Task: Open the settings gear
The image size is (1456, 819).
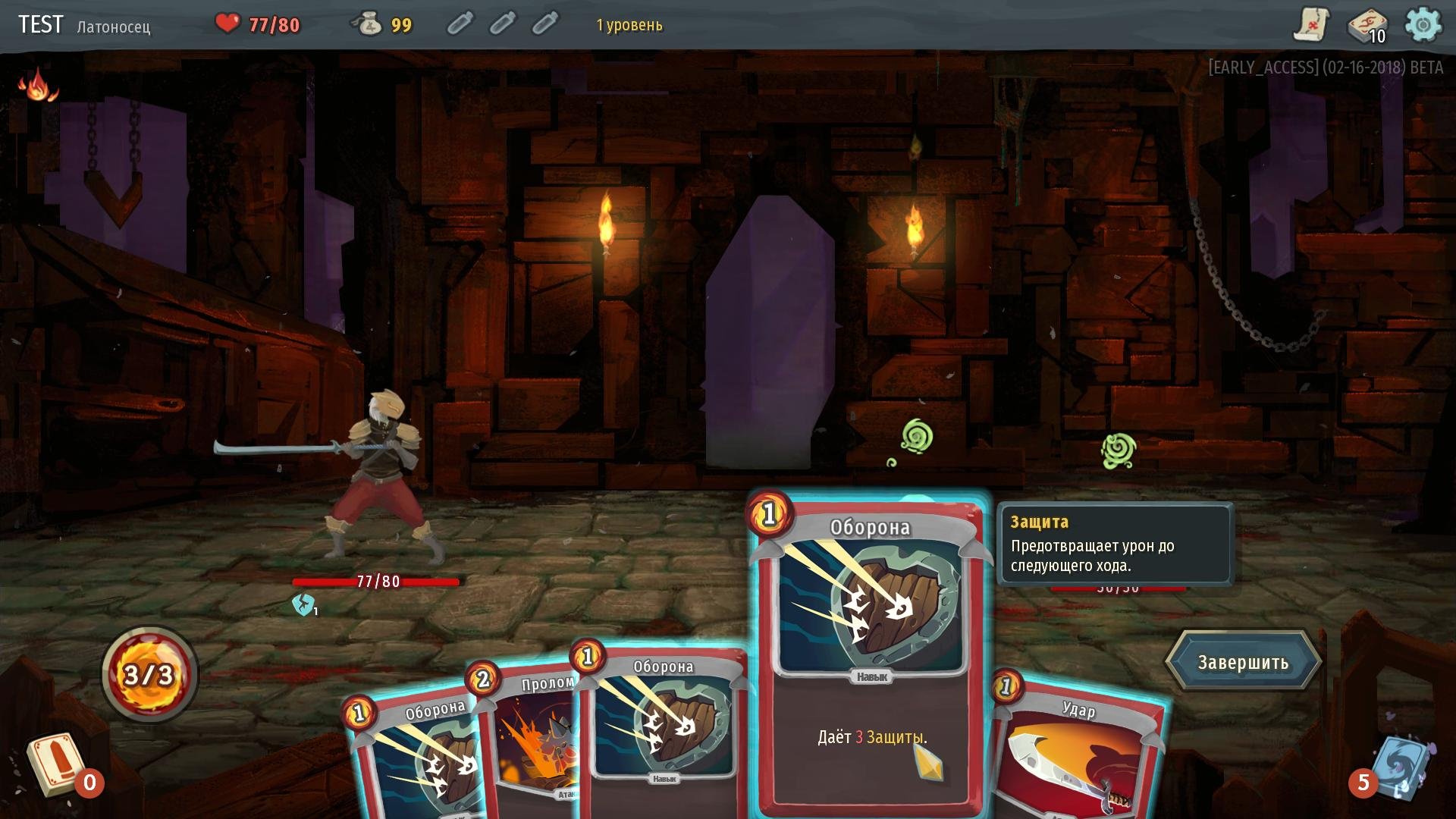Action: 1423,25
